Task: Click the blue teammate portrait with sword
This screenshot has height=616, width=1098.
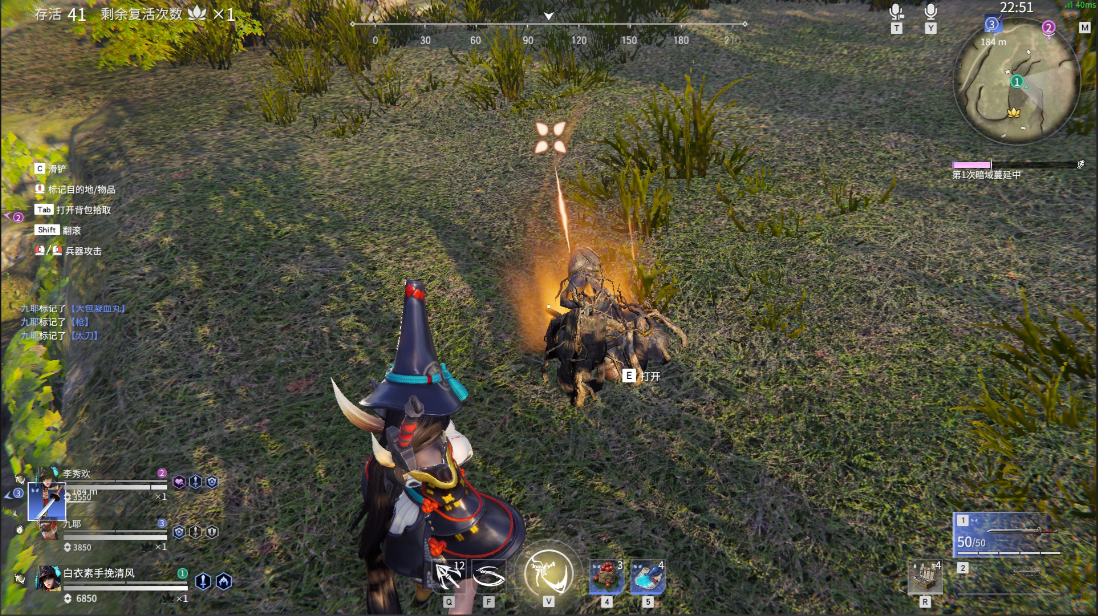Action: tap(47, 500)
